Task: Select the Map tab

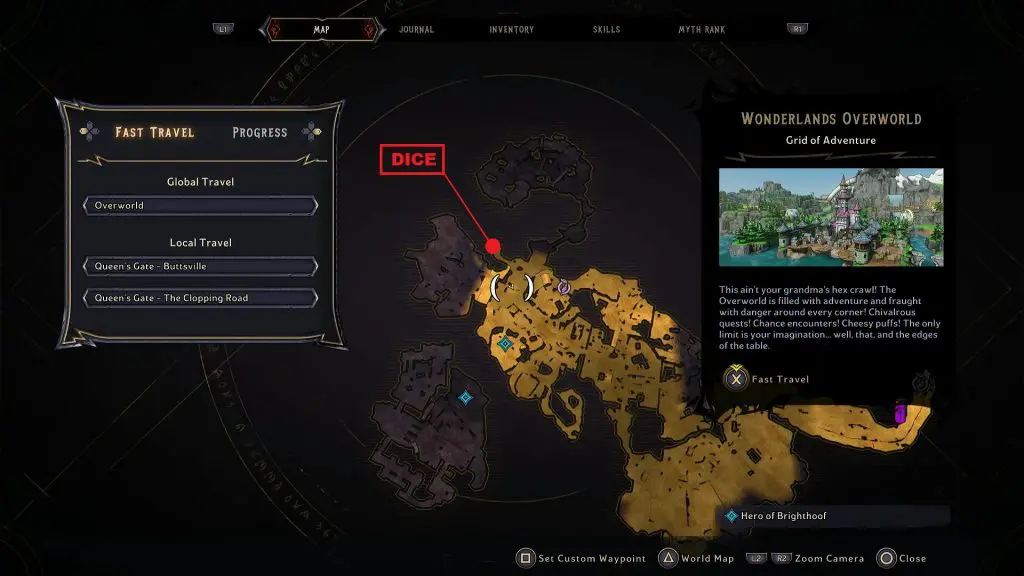Action: click(321, 30)
